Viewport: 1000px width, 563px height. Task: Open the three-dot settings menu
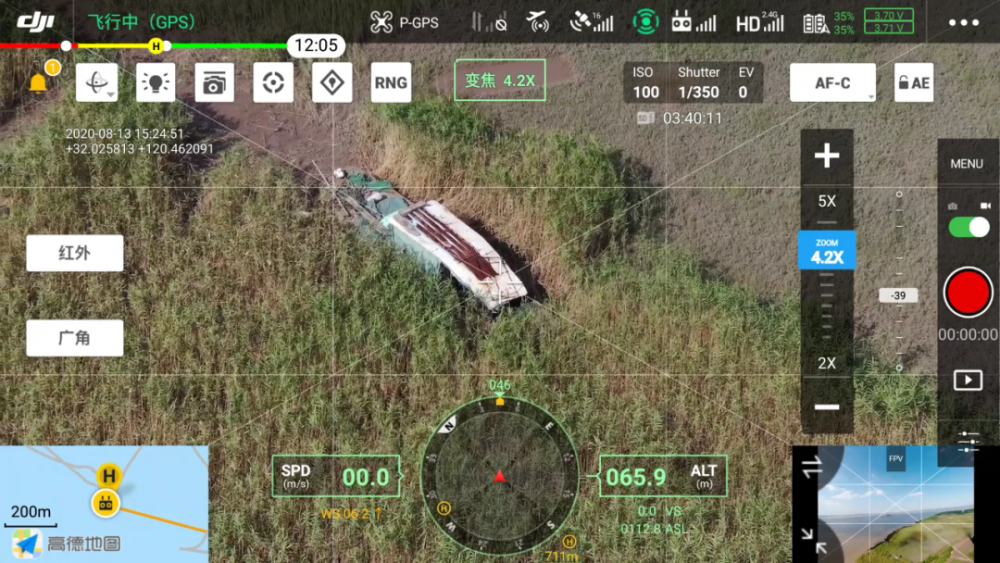coord(963,23)
